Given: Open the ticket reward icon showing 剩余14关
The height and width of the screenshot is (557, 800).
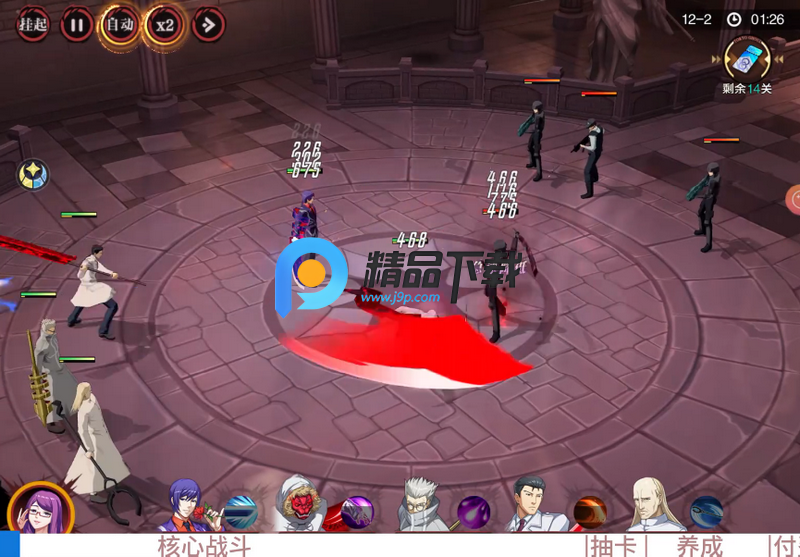Looking at the screenshot, I should 748,58.
